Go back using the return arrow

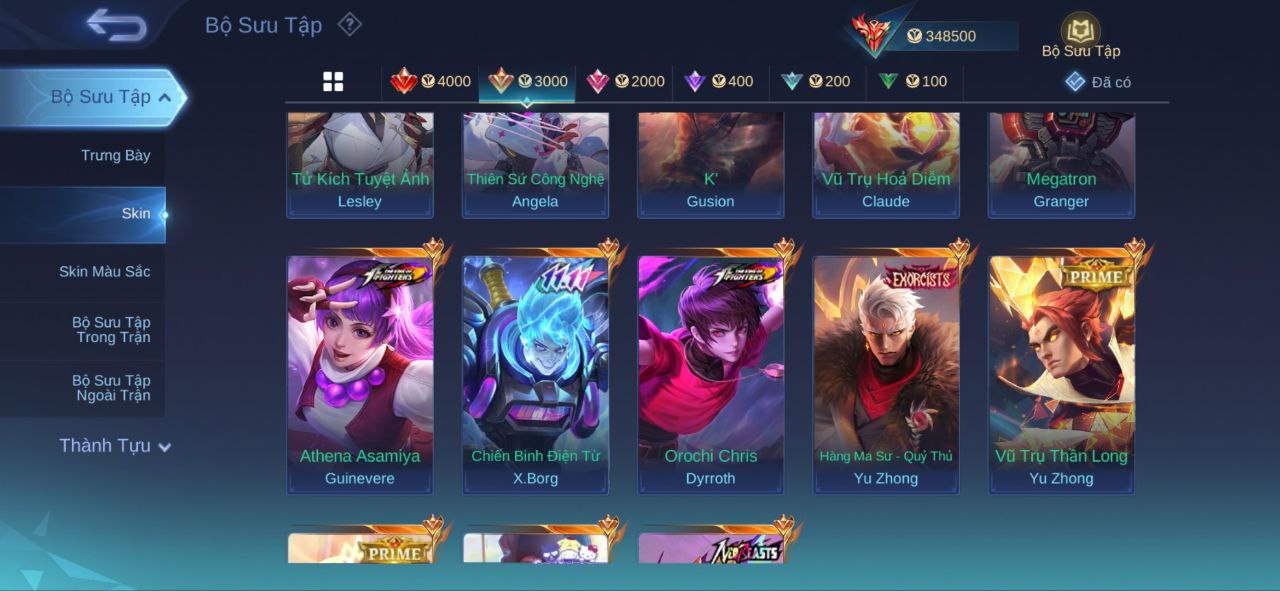click(x=116, y=25)
